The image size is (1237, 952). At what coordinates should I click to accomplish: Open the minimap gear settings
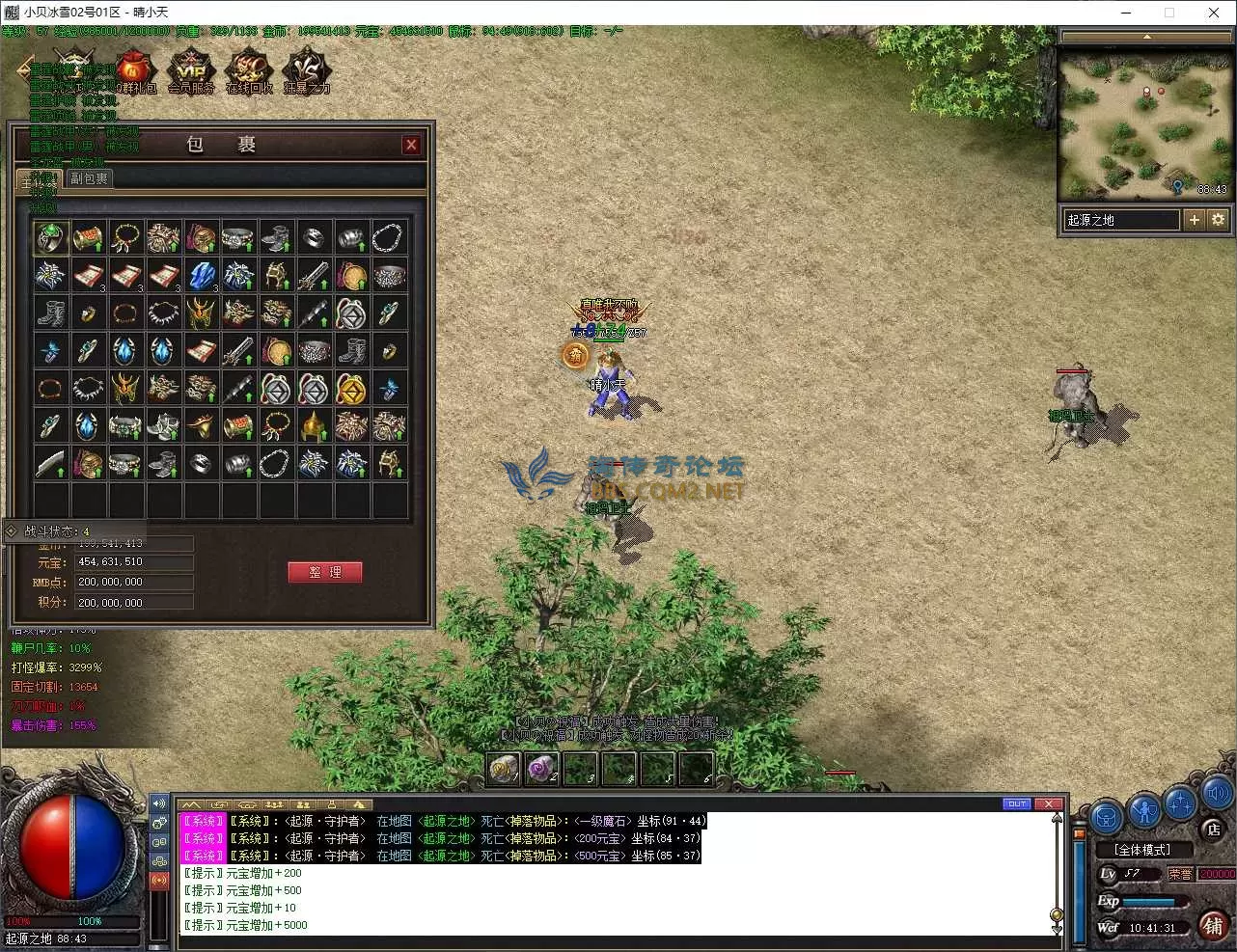point(1218,220)
